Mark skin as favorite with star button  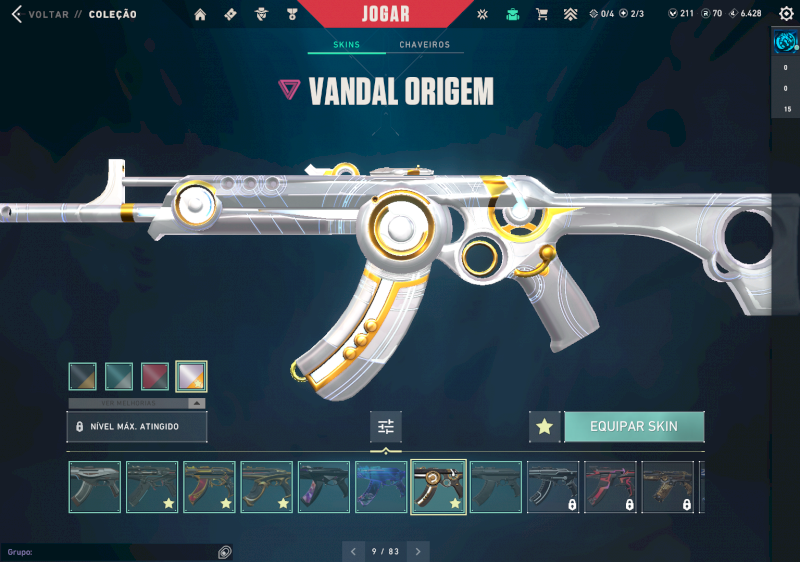point(544,426)
